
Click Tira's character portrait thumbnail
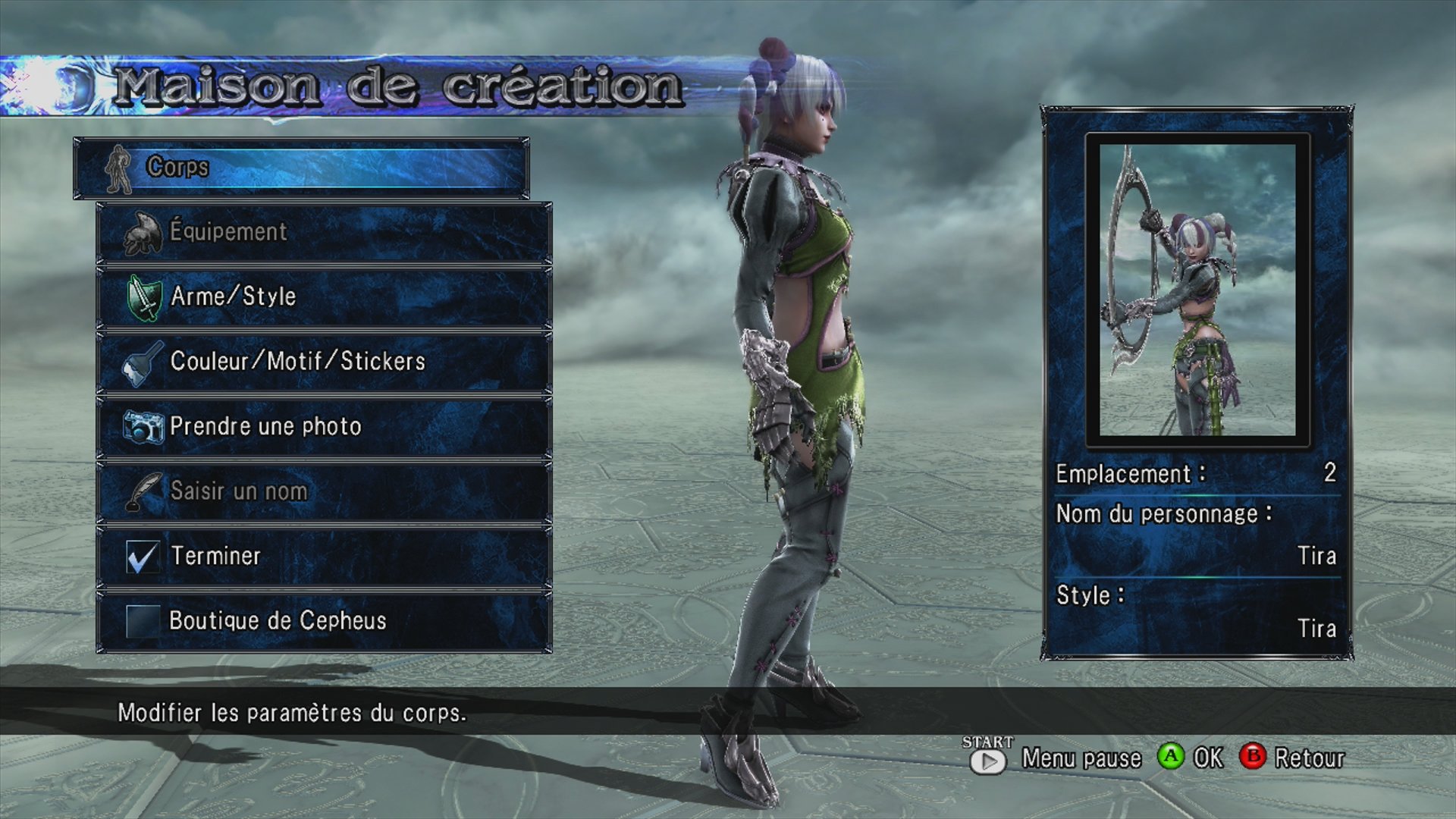(x=1197, y=290)
